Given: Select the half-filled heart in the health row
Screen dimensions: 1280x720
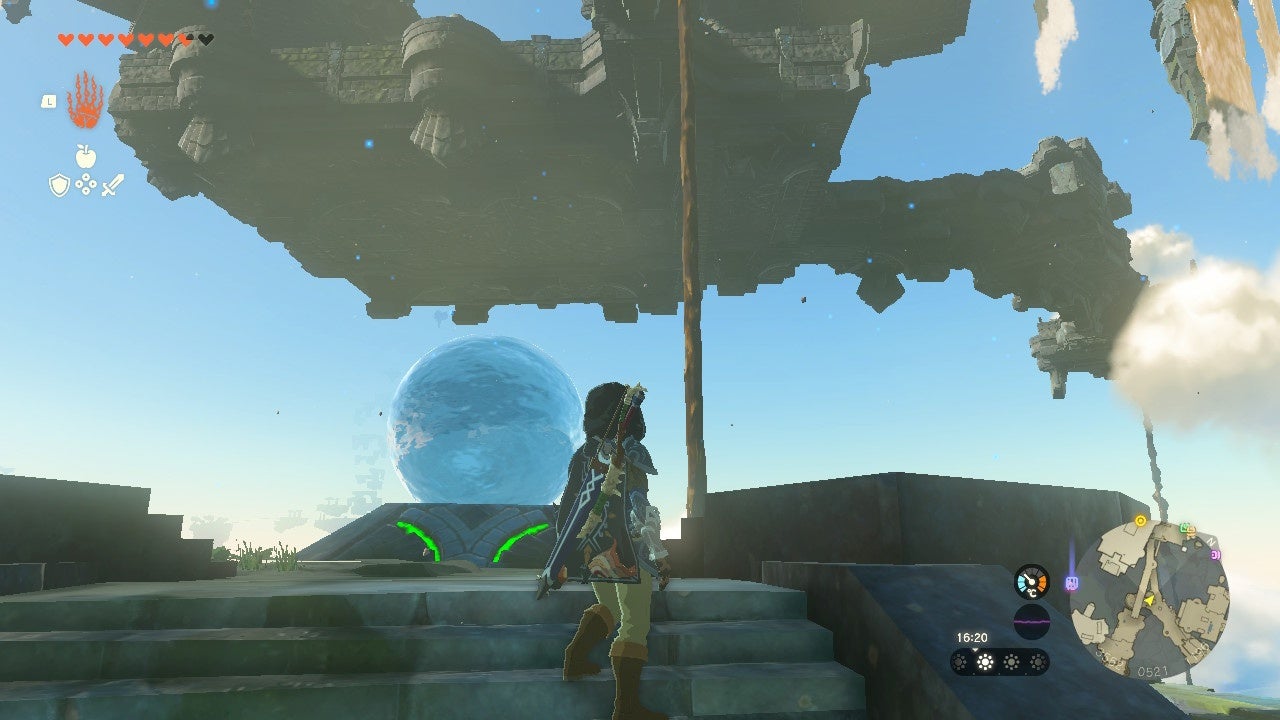Looking at the screenshot, I should click(184, 39).
